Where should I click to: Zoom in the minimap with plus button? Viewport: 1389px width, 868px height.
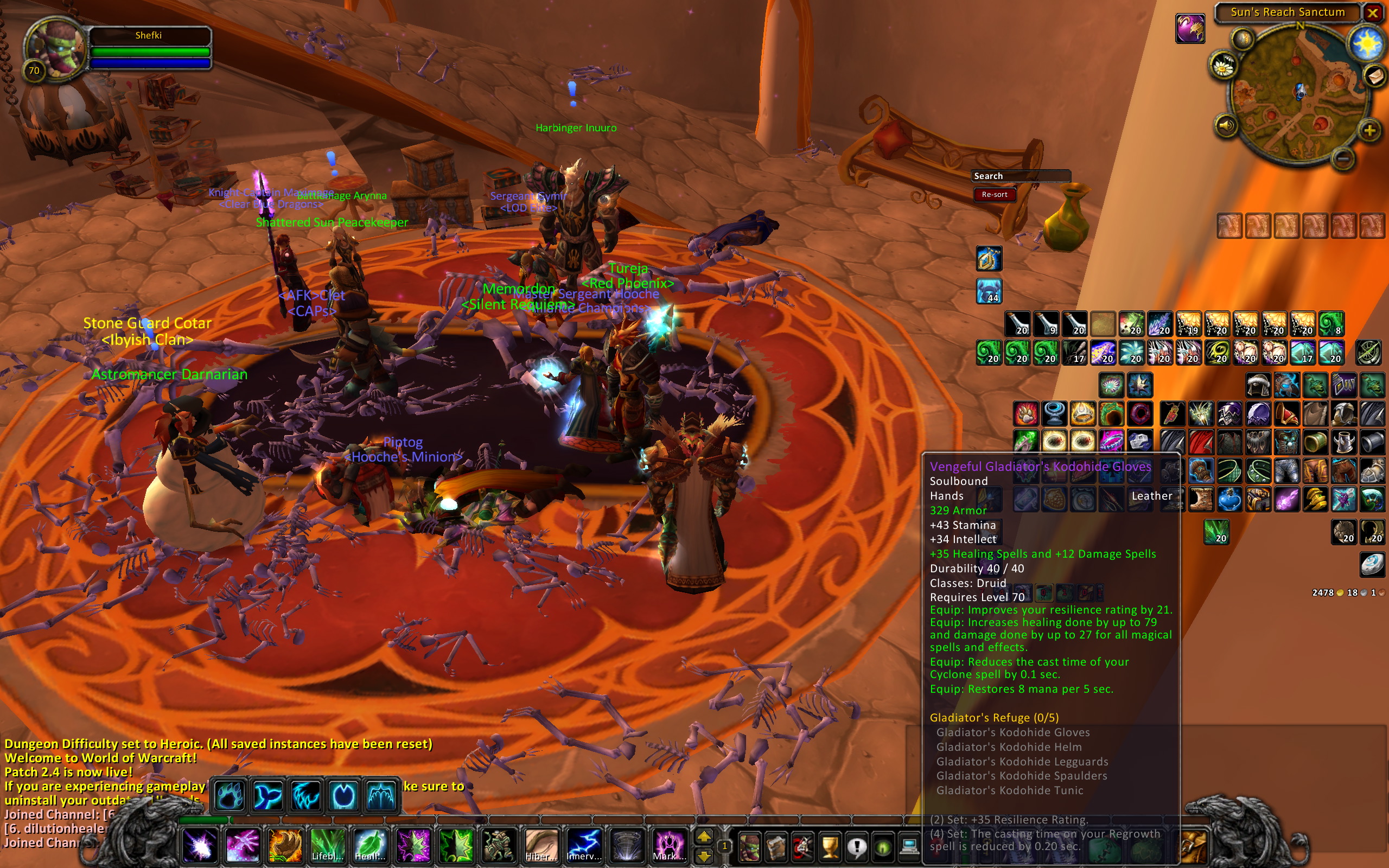click(x=1369, y=131)
